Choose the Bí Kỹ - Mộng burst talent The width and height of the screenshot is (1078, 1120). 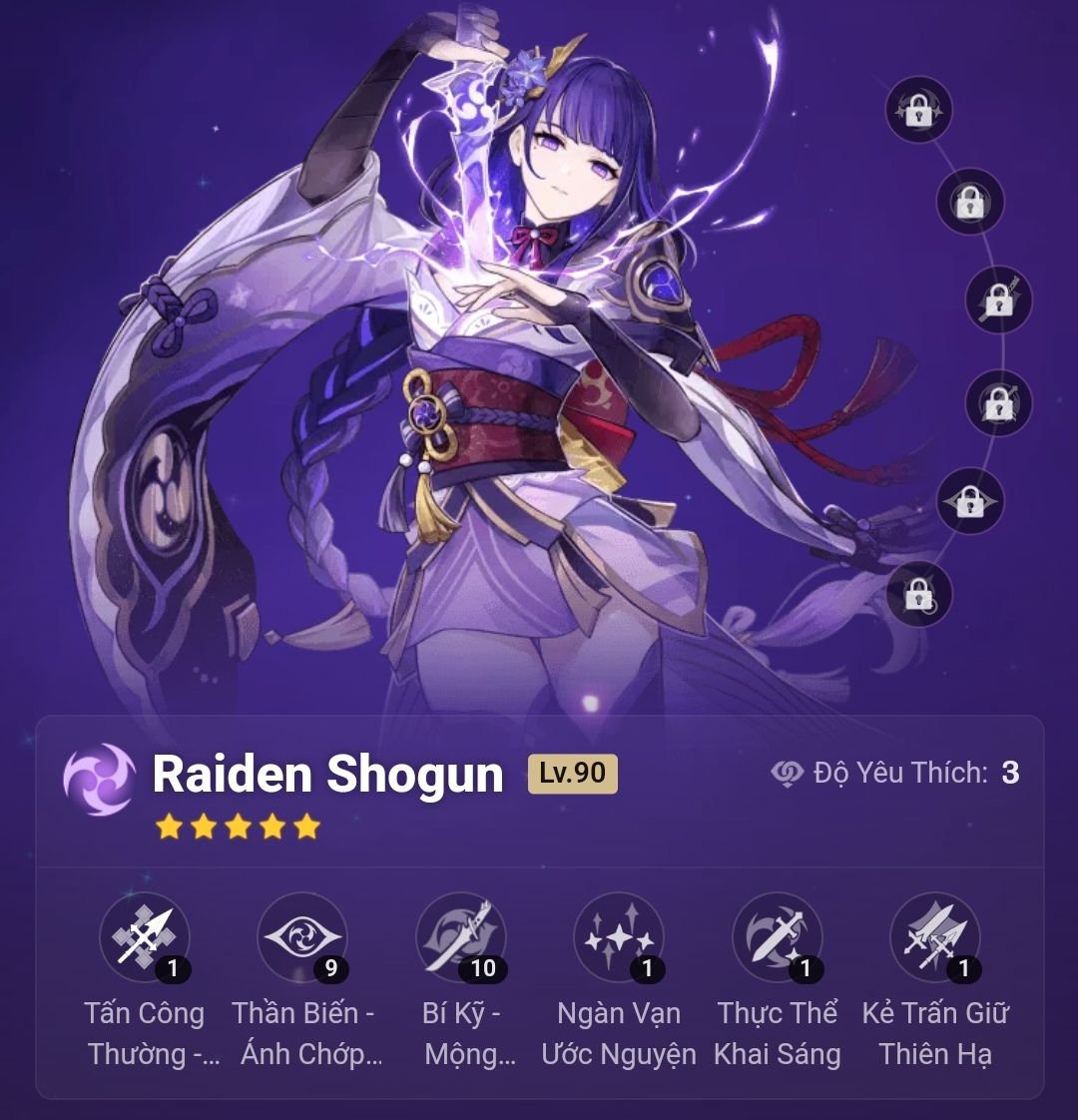(x=461, y=936)
